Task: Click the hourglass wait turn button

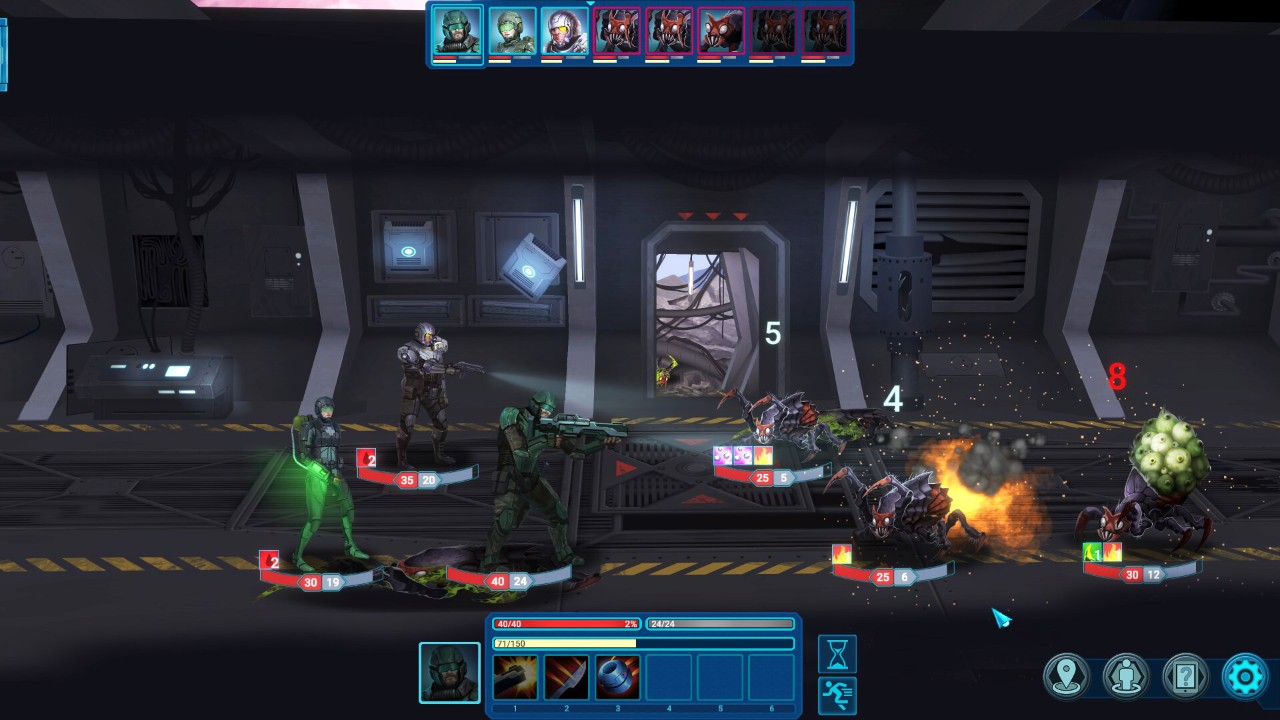Action: click(x=837, y=653)
